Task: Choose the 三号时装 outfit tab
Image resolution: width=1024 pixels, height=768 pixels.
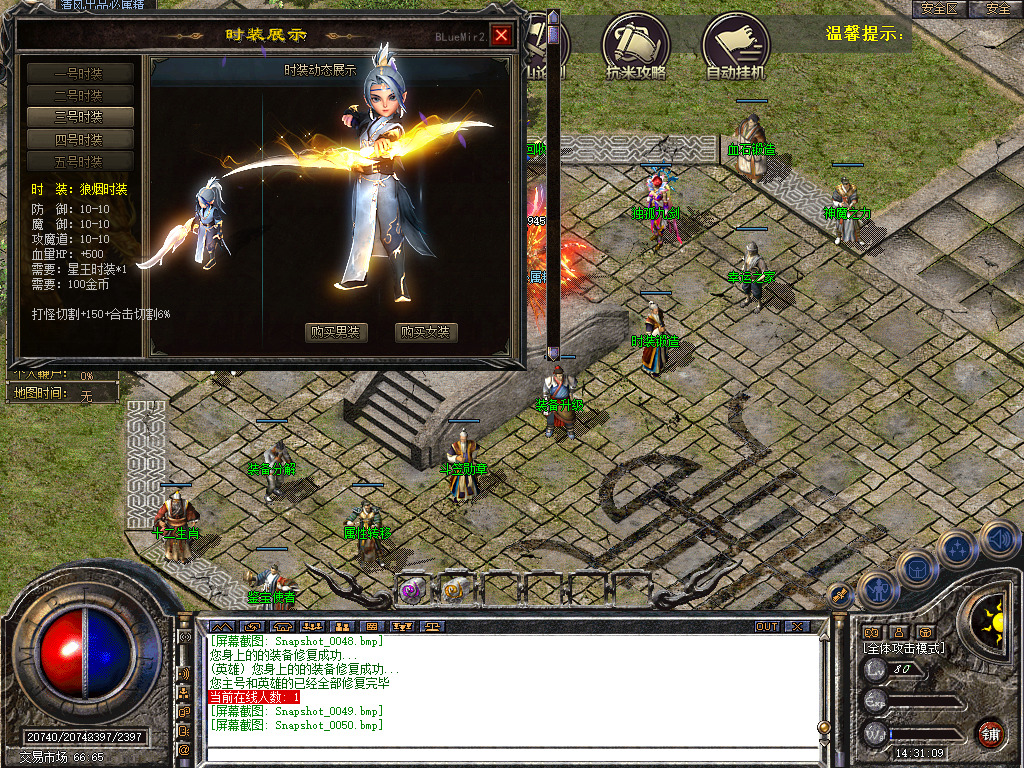Action: coord(79,117)
